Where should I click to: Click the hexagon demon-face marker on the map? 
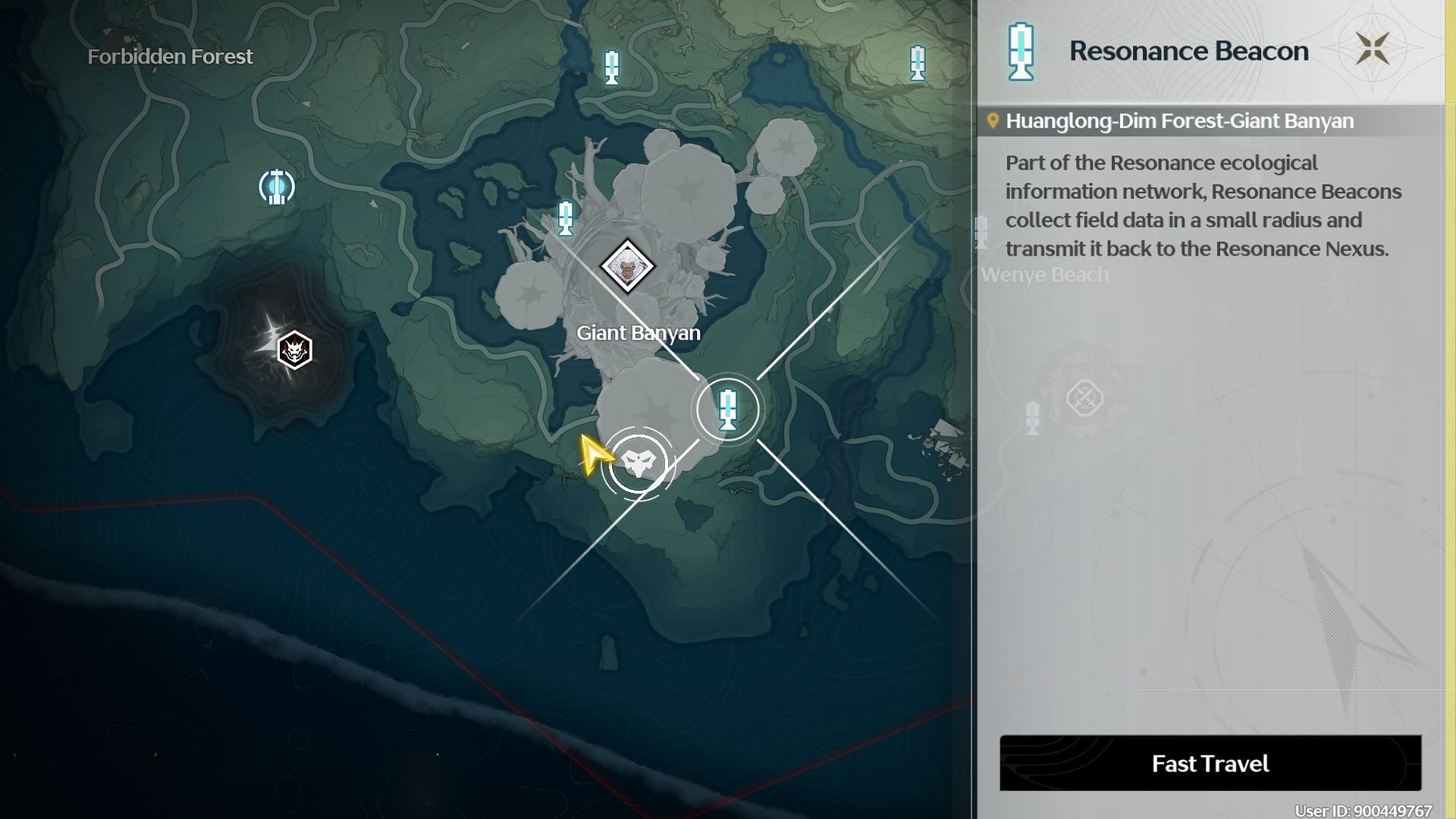coord(294,350)
